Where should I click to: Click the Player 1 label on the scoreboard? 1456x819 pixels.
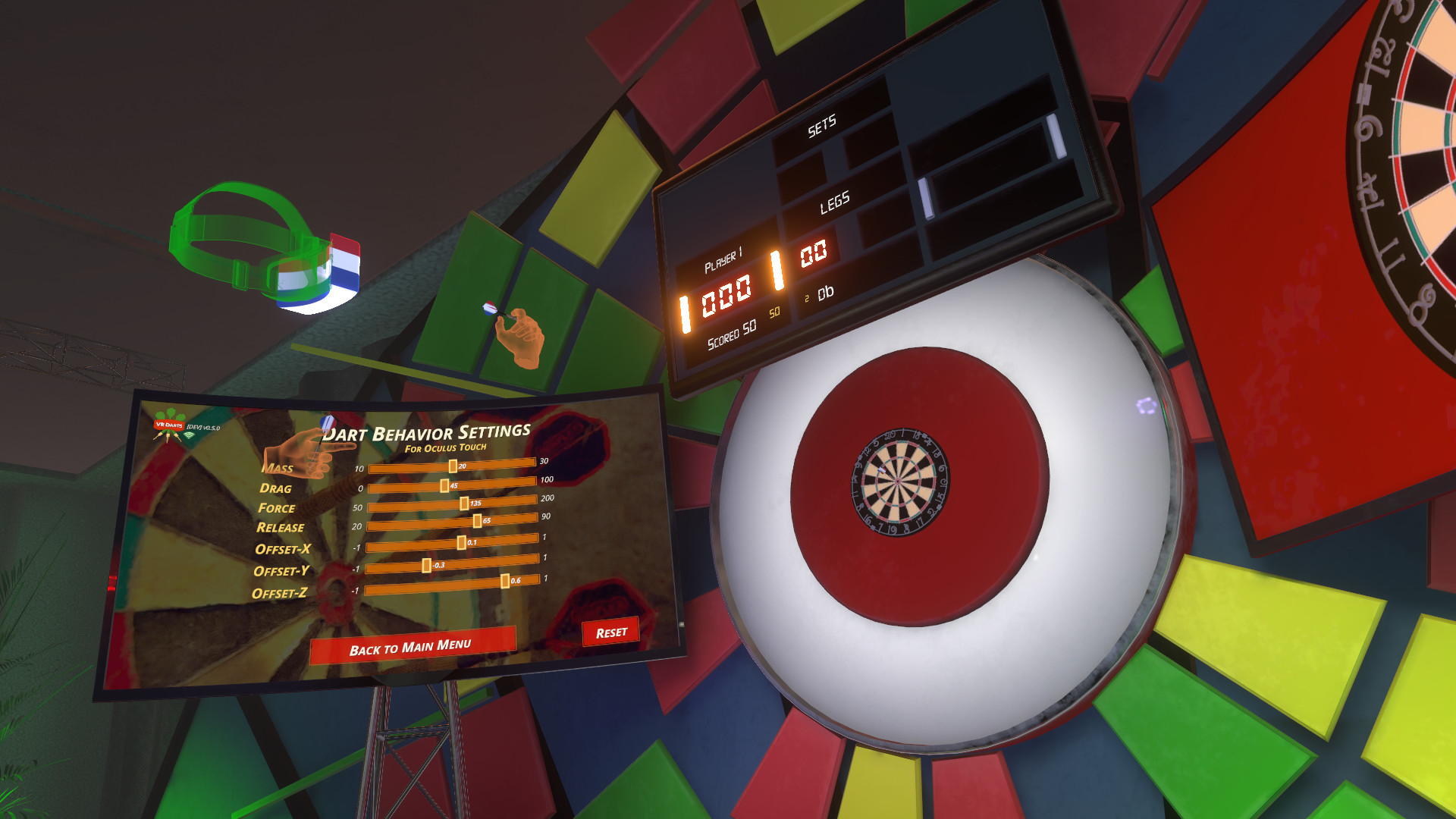click(x=724, y=259)
